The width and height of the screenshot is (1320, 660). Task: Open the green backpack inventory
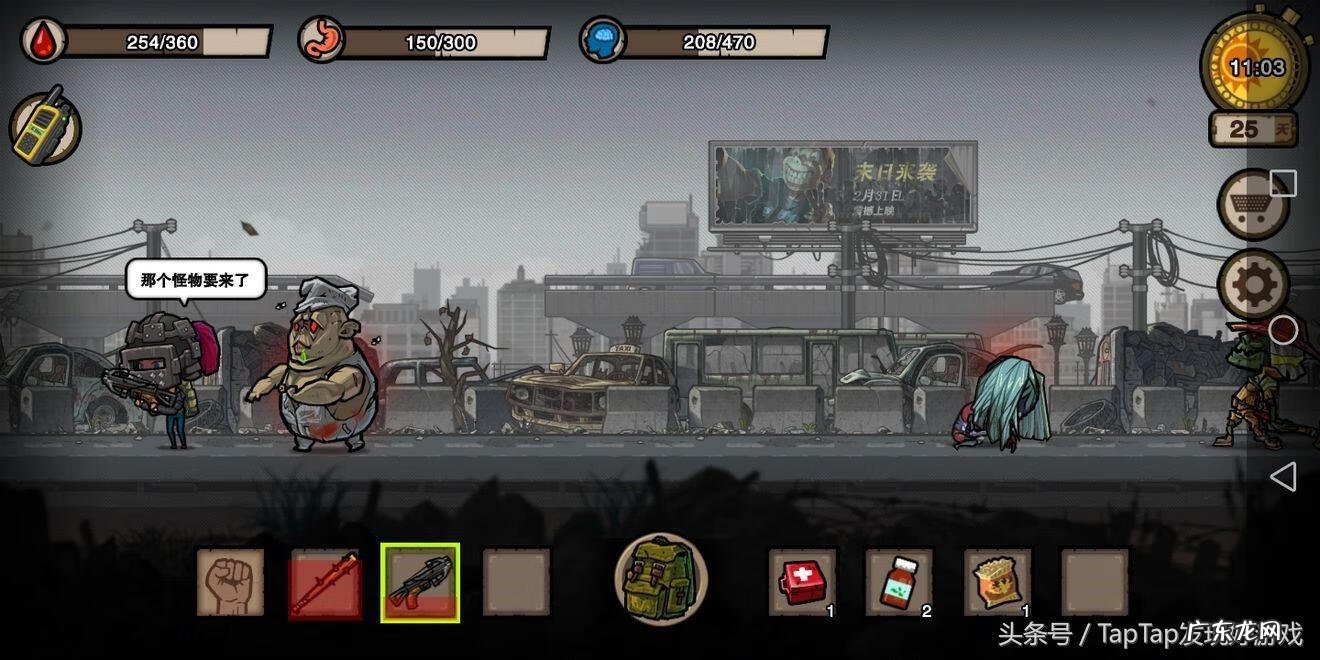tap(660, 580)
